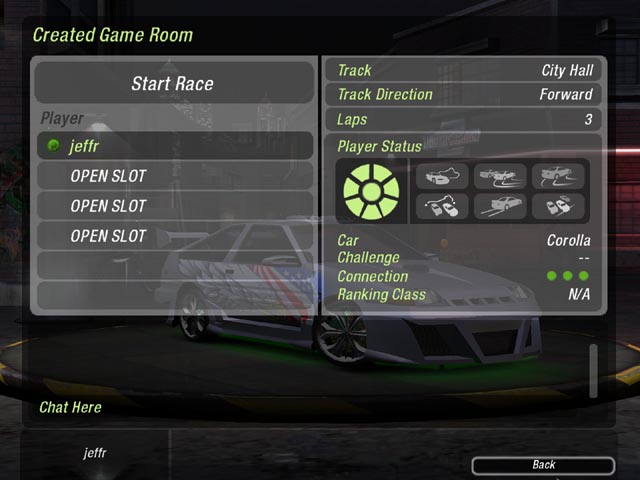Screen dimensions: 640x480
Task: Click the green circular player status icon
Action: (x=371, y=191)
